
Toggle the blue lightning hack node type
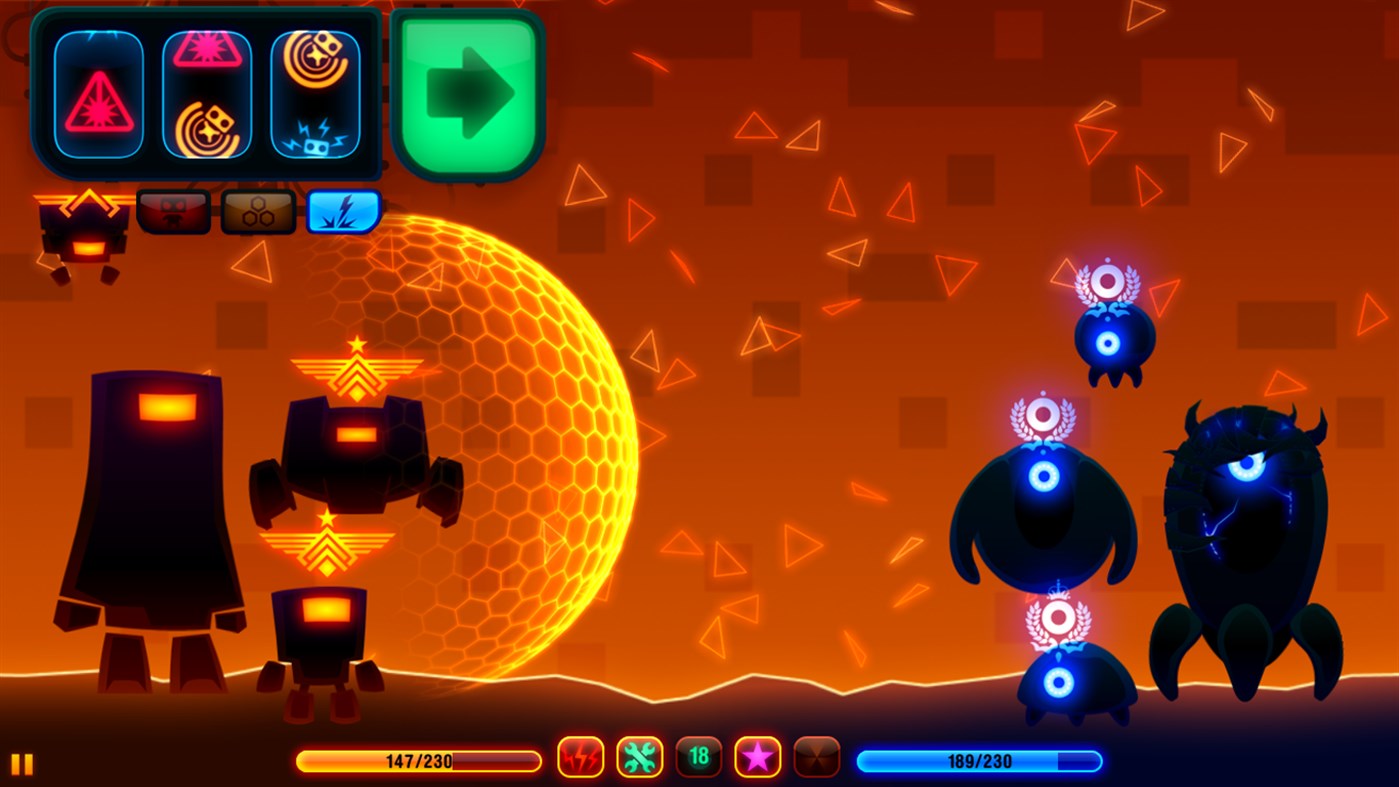pos(343,211)
